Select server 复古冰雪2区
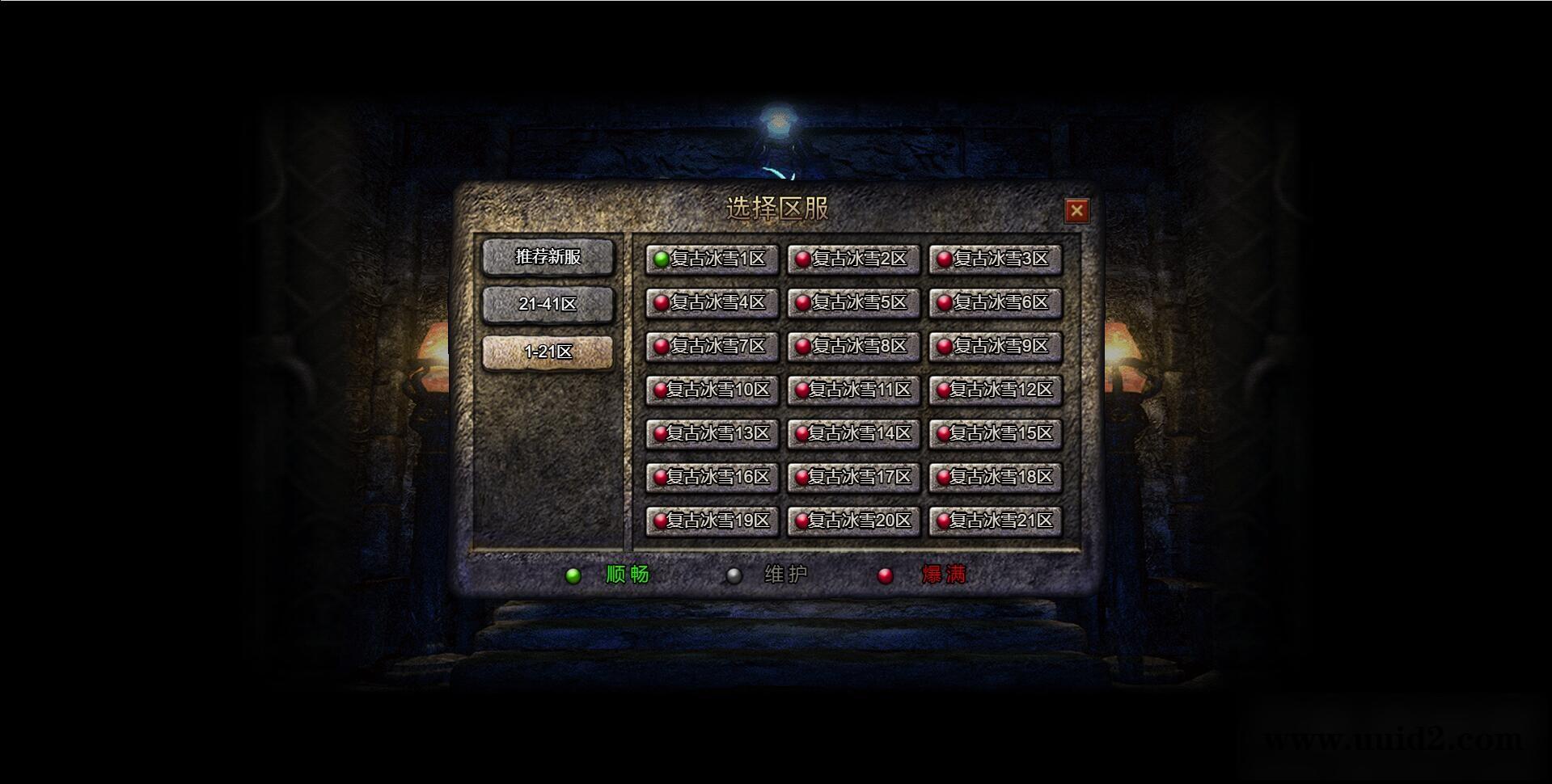Viewport: 1552px width, 784px height. (x=853, y=259)
